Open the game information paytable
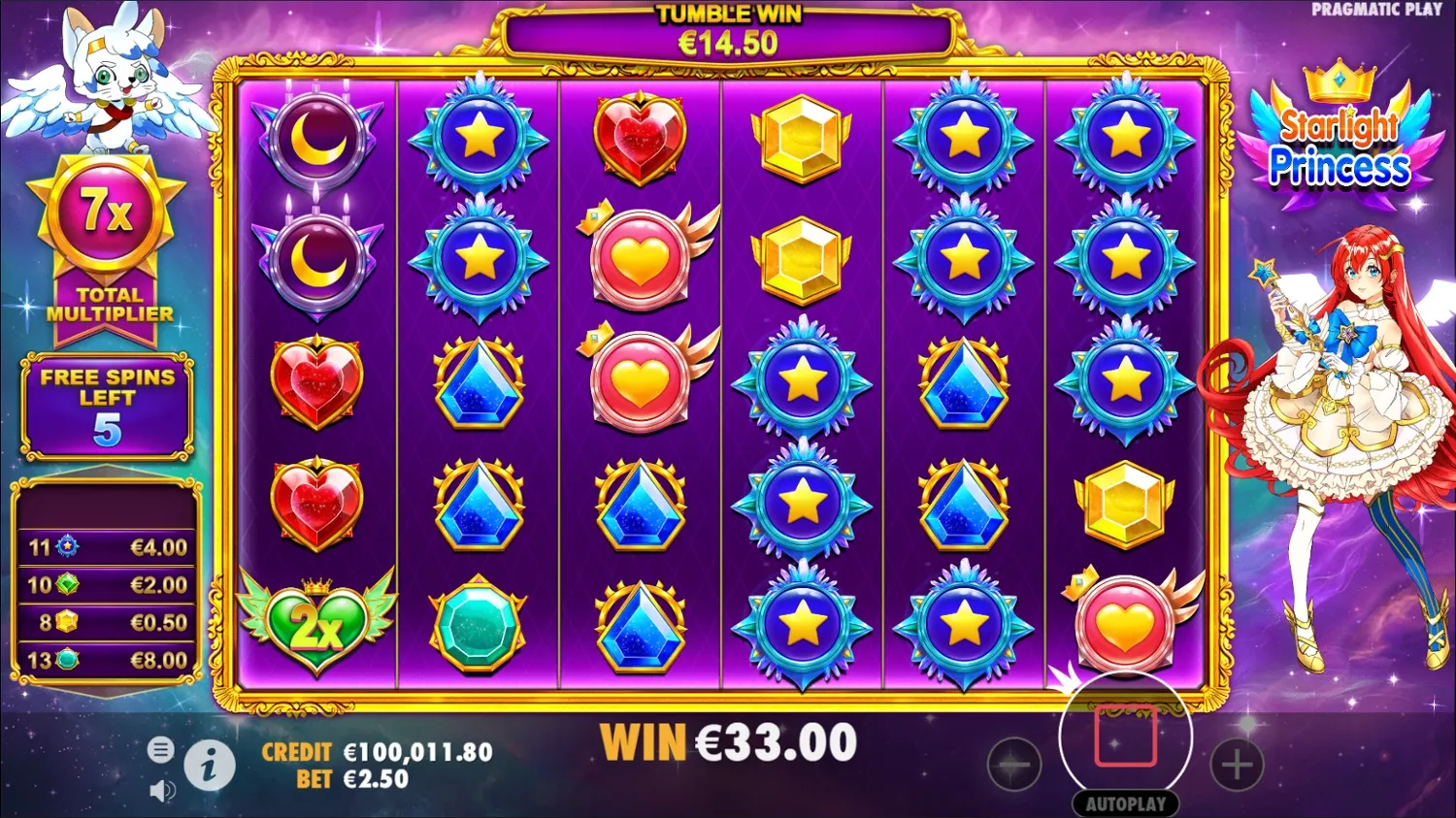This screenshot has width=1456, height=818. tap(211, 764)
